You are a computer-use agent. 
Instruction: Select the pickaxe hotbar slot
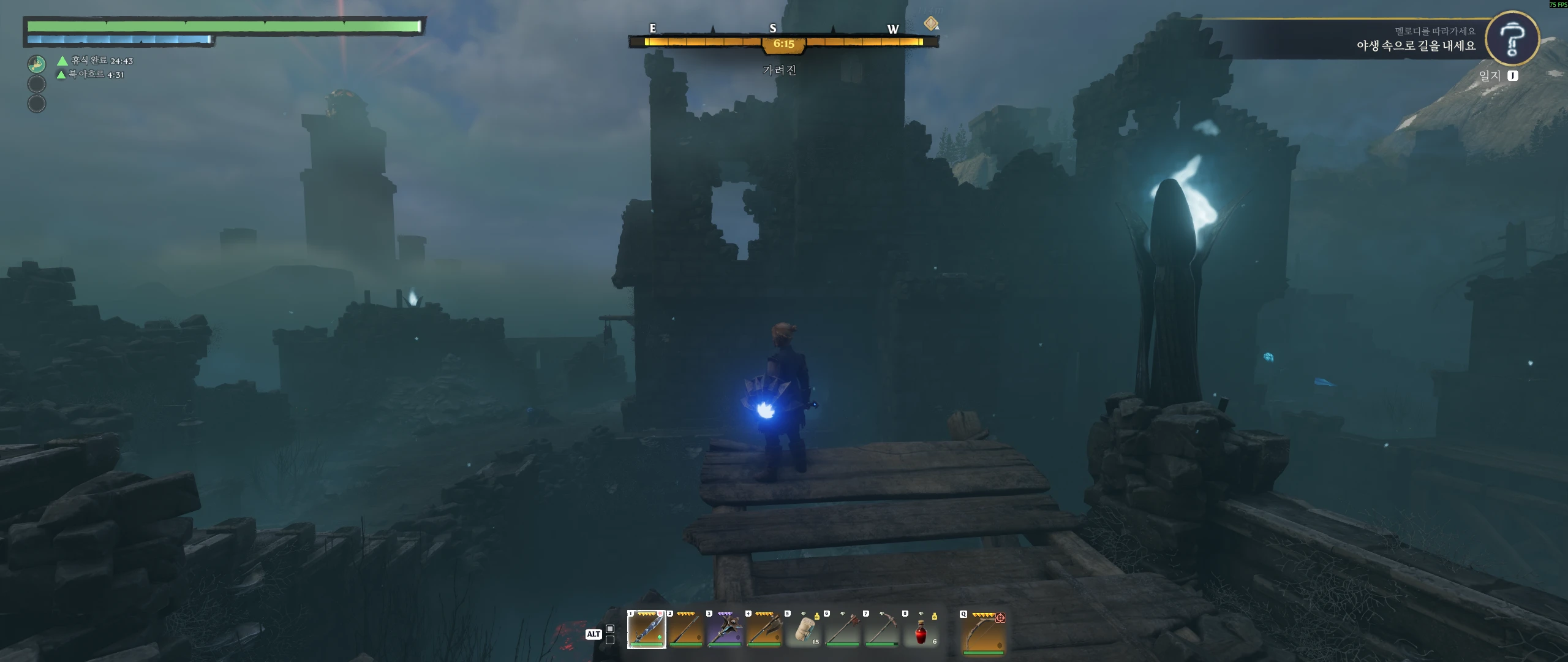tap(881, 630)
